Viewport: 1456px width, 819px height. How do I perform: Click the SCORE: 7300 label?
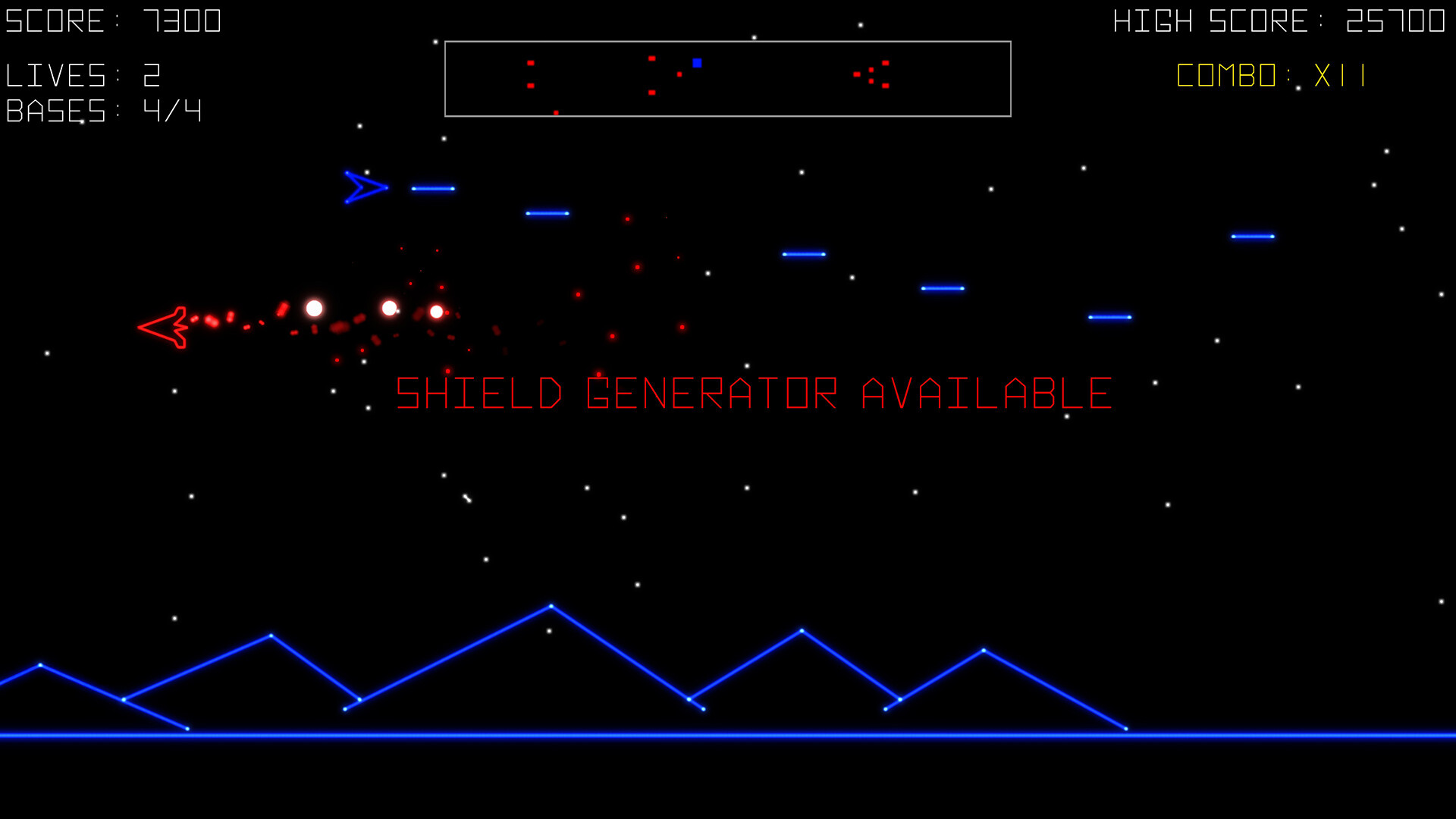pos(112,20)
